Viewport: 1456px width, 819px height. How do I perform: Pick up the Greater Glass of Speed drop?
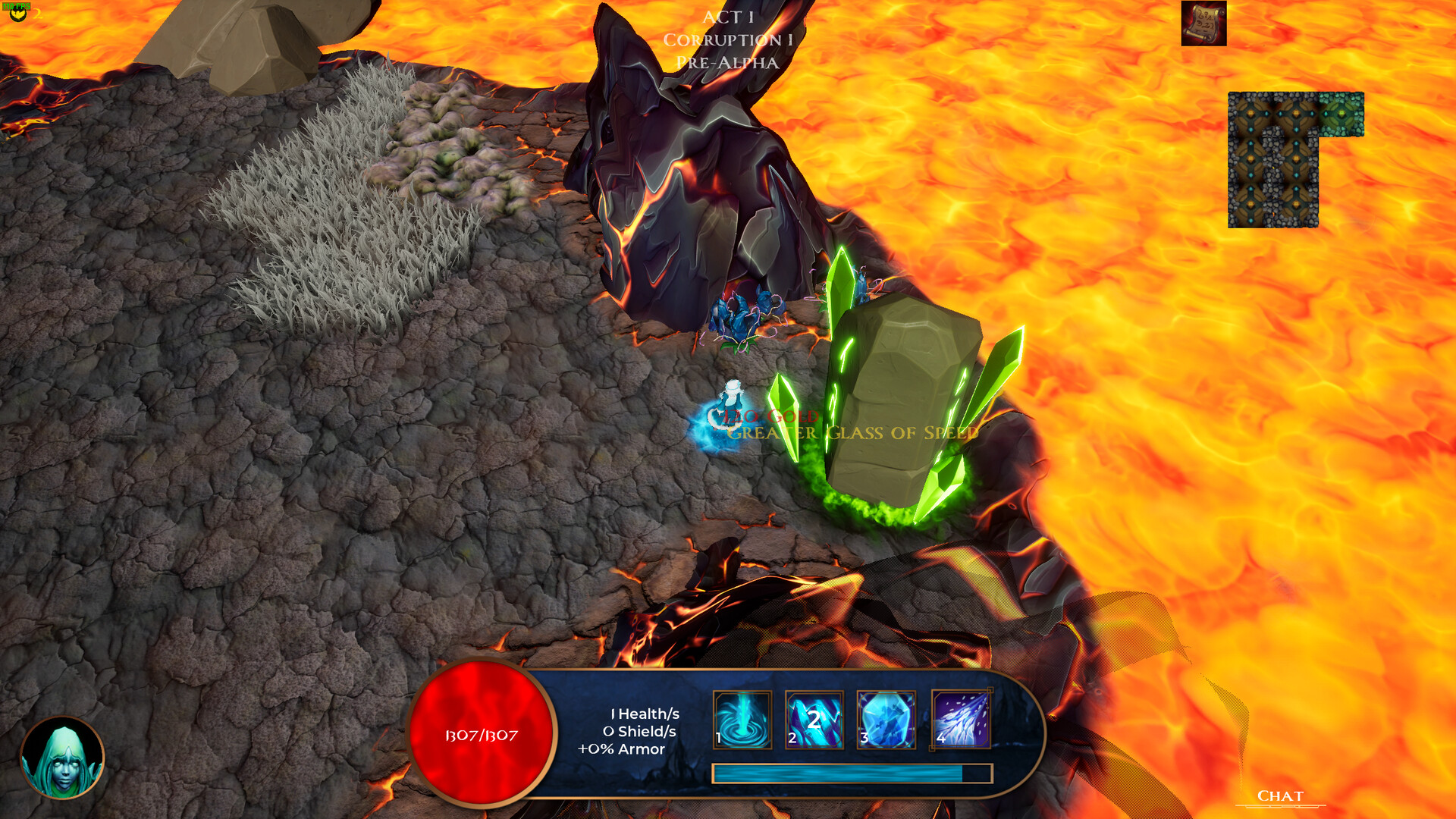(x=849, y=434)
